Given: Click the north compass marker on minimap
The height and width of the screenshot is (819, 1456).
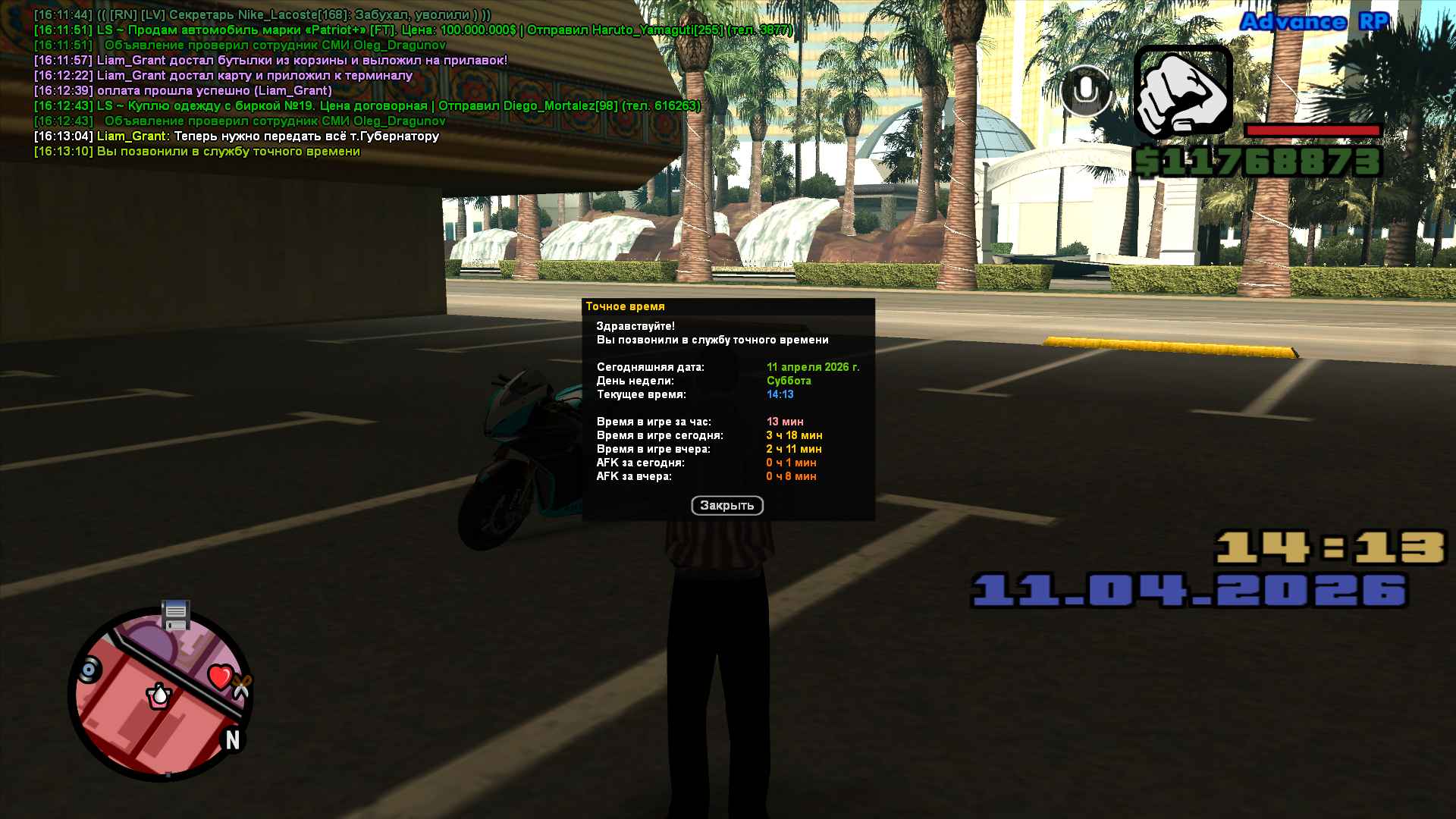Looking at the screenshot, I should [233, 739].
